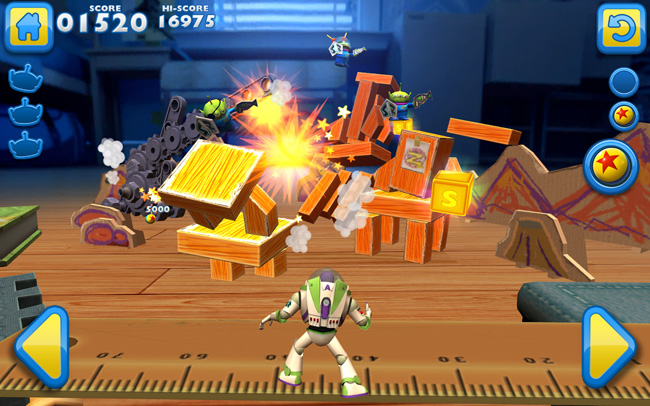Go back to the home screen

tap(28, 27)
